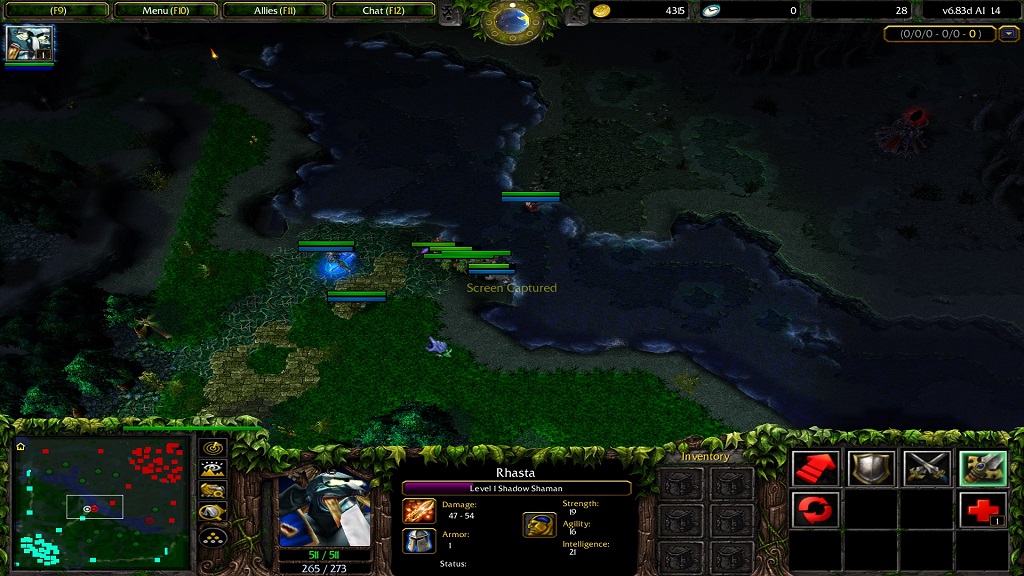Click the blank (F9) quests button
Screen dimensions: 1024x576
coord(56,11)
